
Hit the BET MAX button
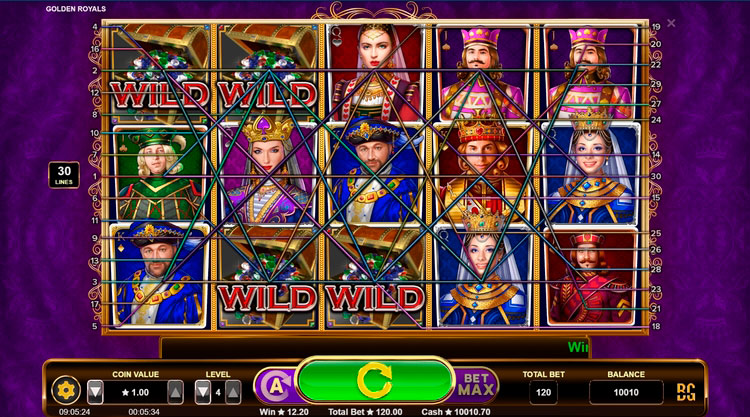click(477, 386)
